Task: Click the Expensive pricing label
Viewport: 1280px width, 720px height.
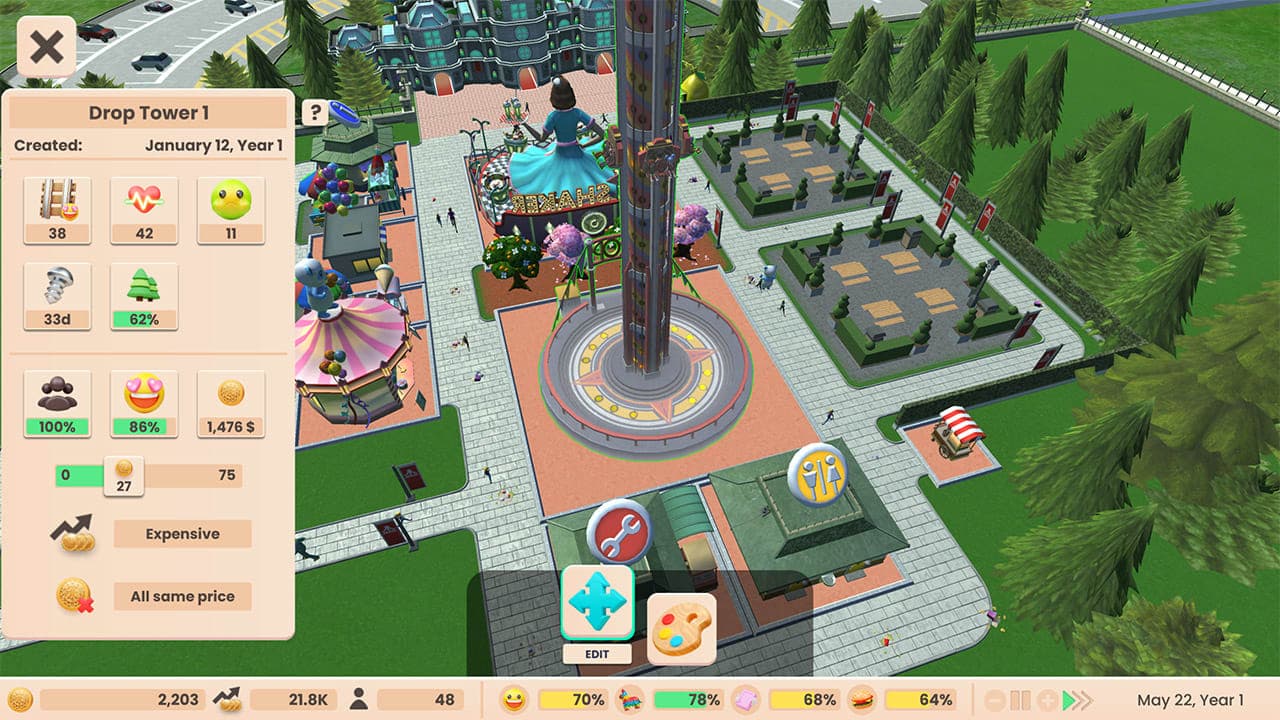Action: (x=182, y=534)
